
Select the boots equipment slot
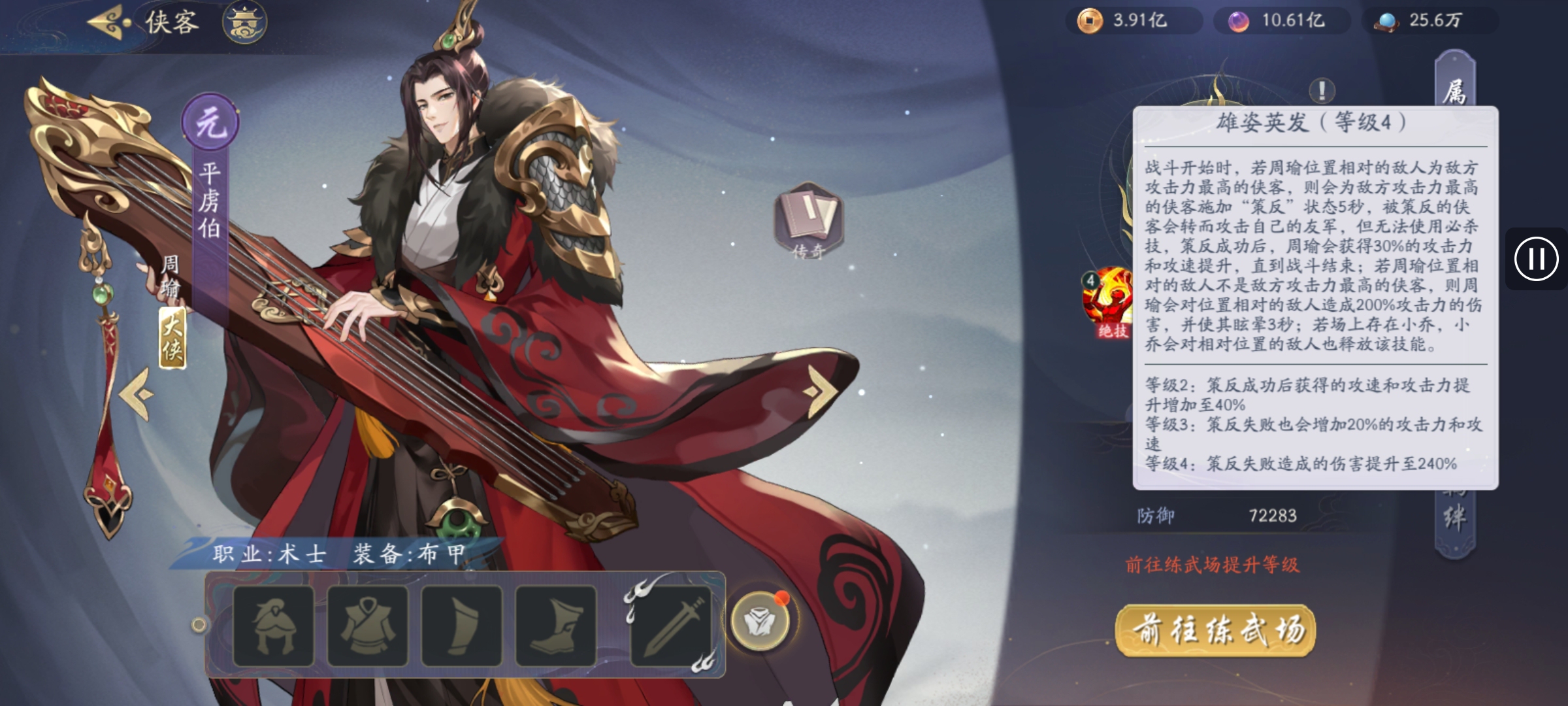555,626
